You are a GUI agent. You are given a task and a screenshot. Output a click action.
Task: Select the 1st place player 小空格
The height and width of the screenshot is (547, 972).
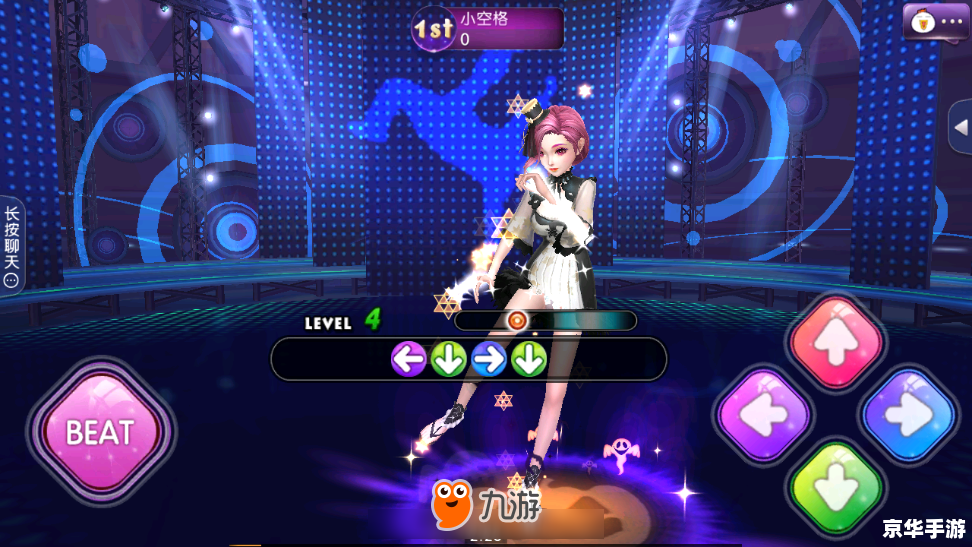pos(489,29)
